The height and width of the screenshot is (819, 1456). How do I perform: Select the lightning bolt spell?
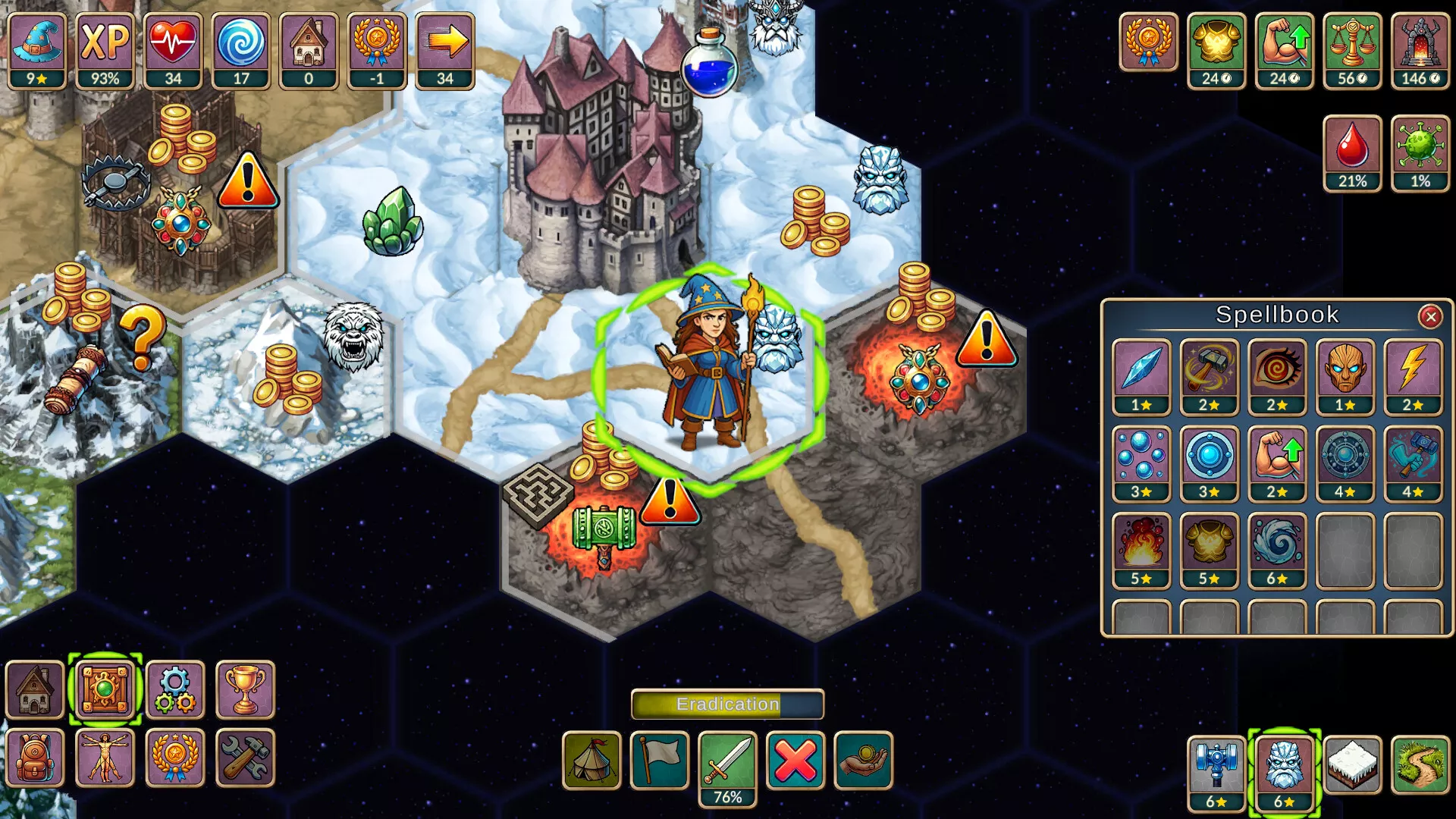(1413, 375)
